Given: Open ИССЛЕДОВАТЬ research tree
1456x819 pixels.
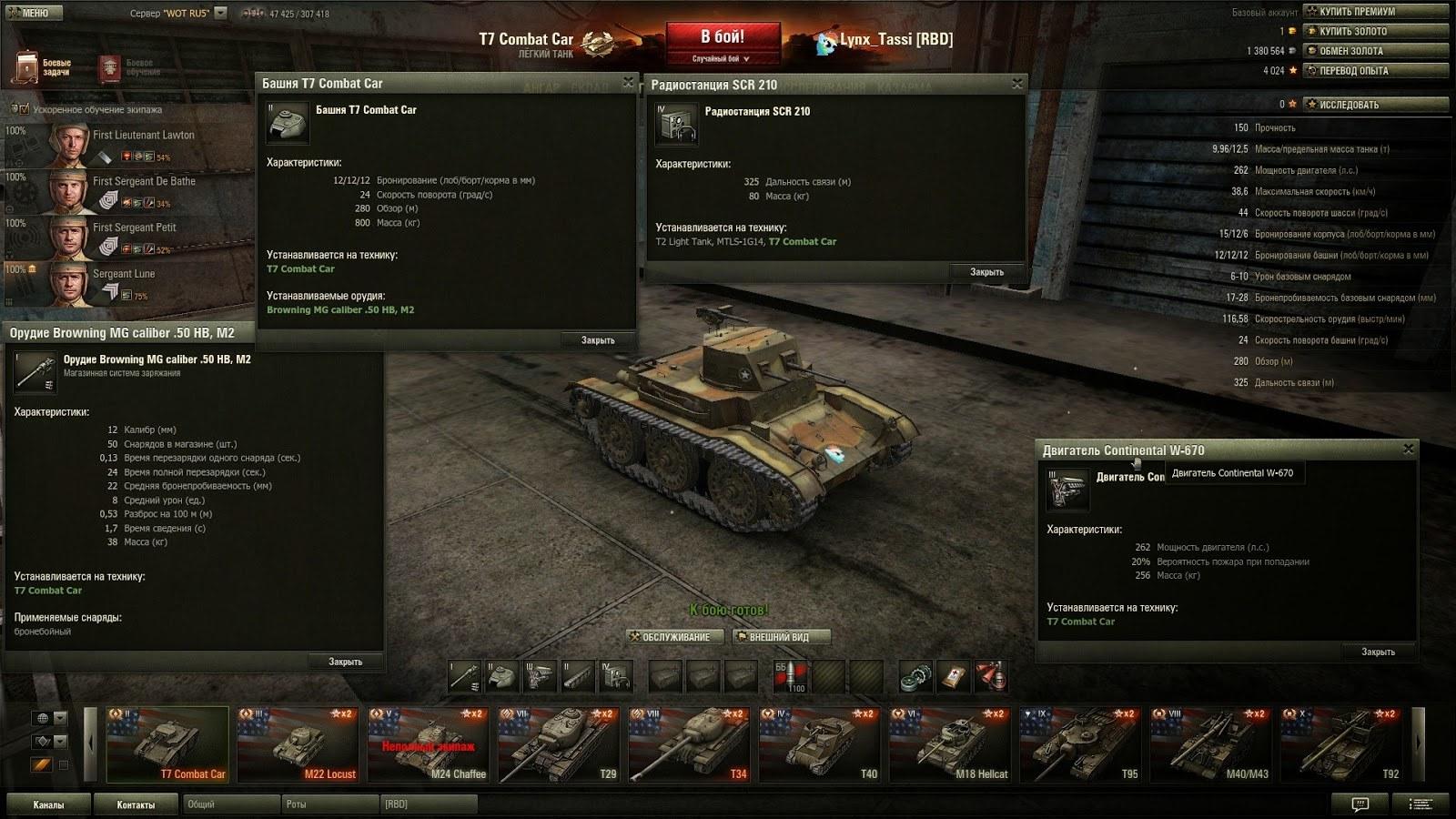Looking at the screenshot, I should (1374, 105).
